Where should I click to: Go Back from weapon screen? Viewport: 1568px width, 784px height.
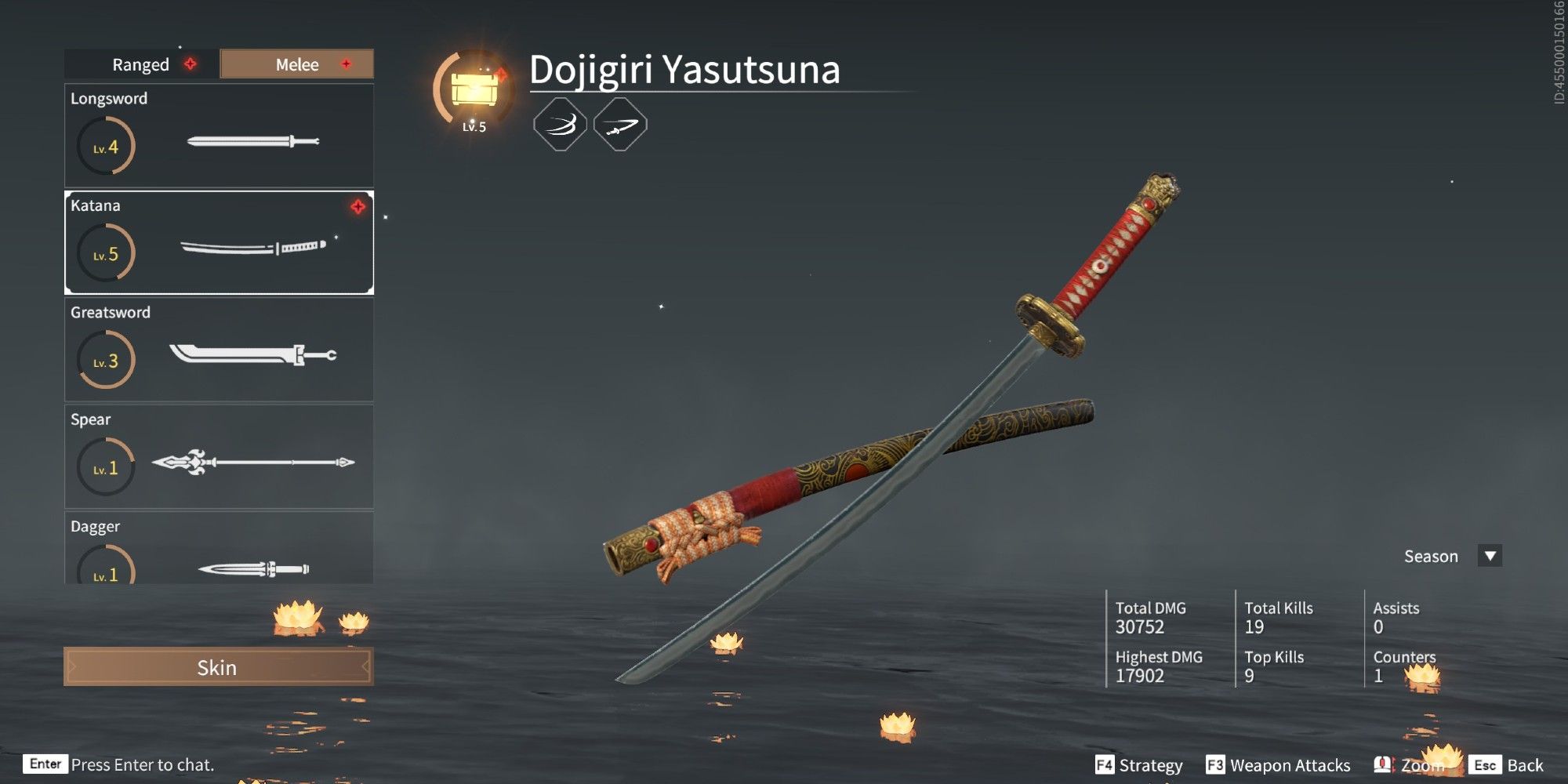pyautogui.click(x=1508, y=765)
